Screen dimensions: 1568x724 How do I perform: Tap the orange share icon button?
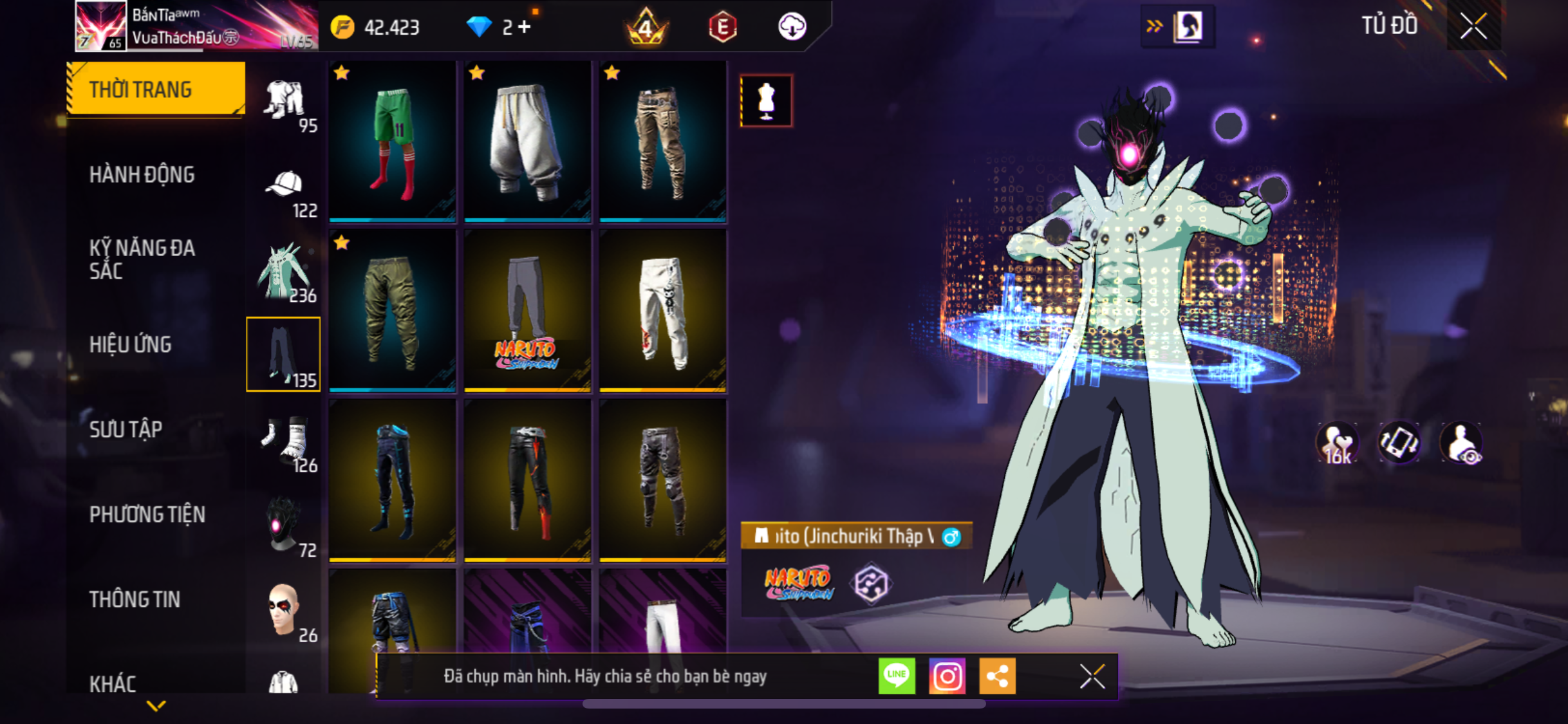pyautogui.click(x=997, y=676)
